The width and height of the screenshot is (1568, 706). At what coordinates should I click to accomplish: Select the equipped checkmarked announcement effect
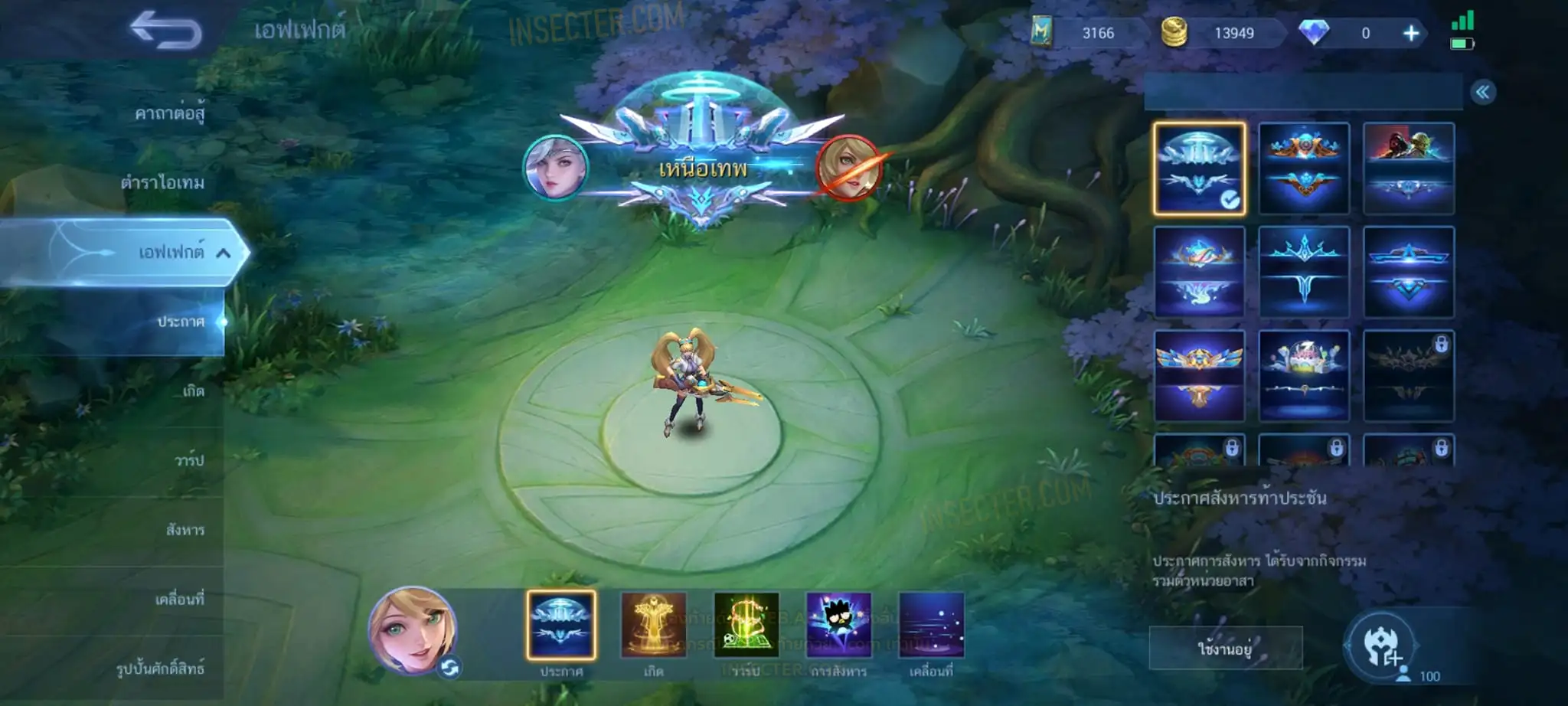click(1199, 168)
